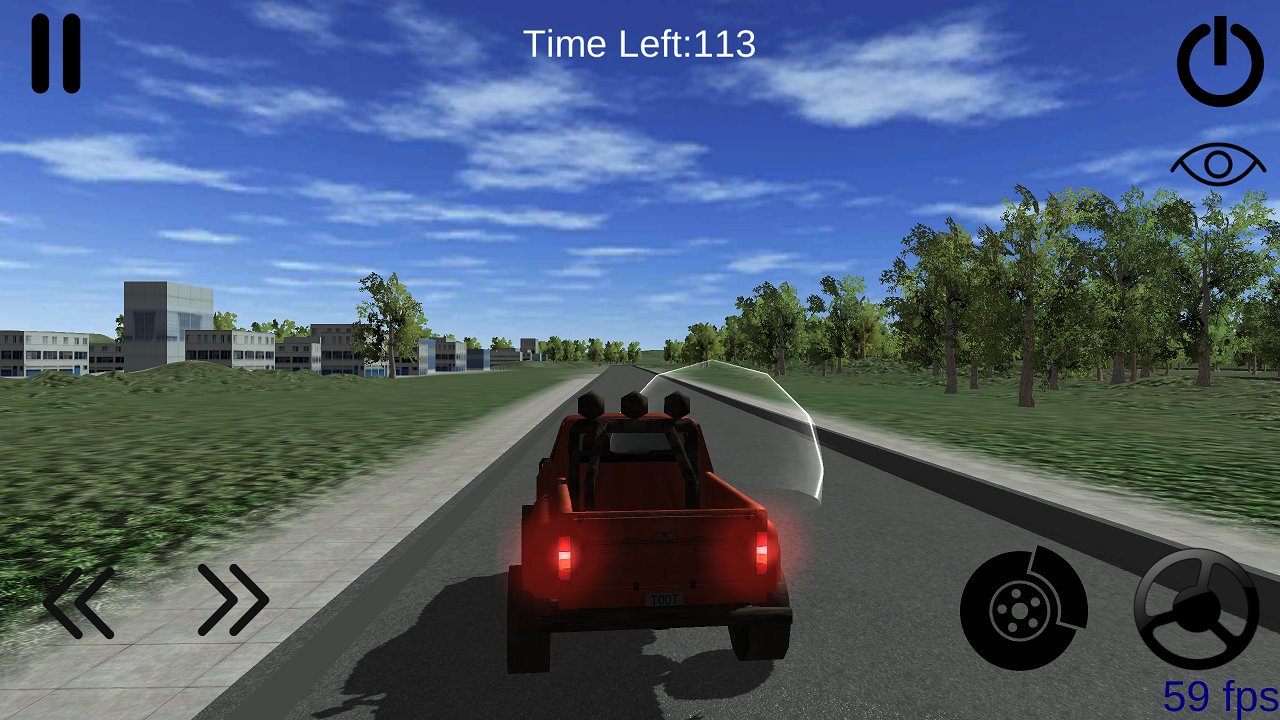The width and height of the screenshot is (1280, 720).
Task: Toggle braking on the brake icon
Action: 1022,608
